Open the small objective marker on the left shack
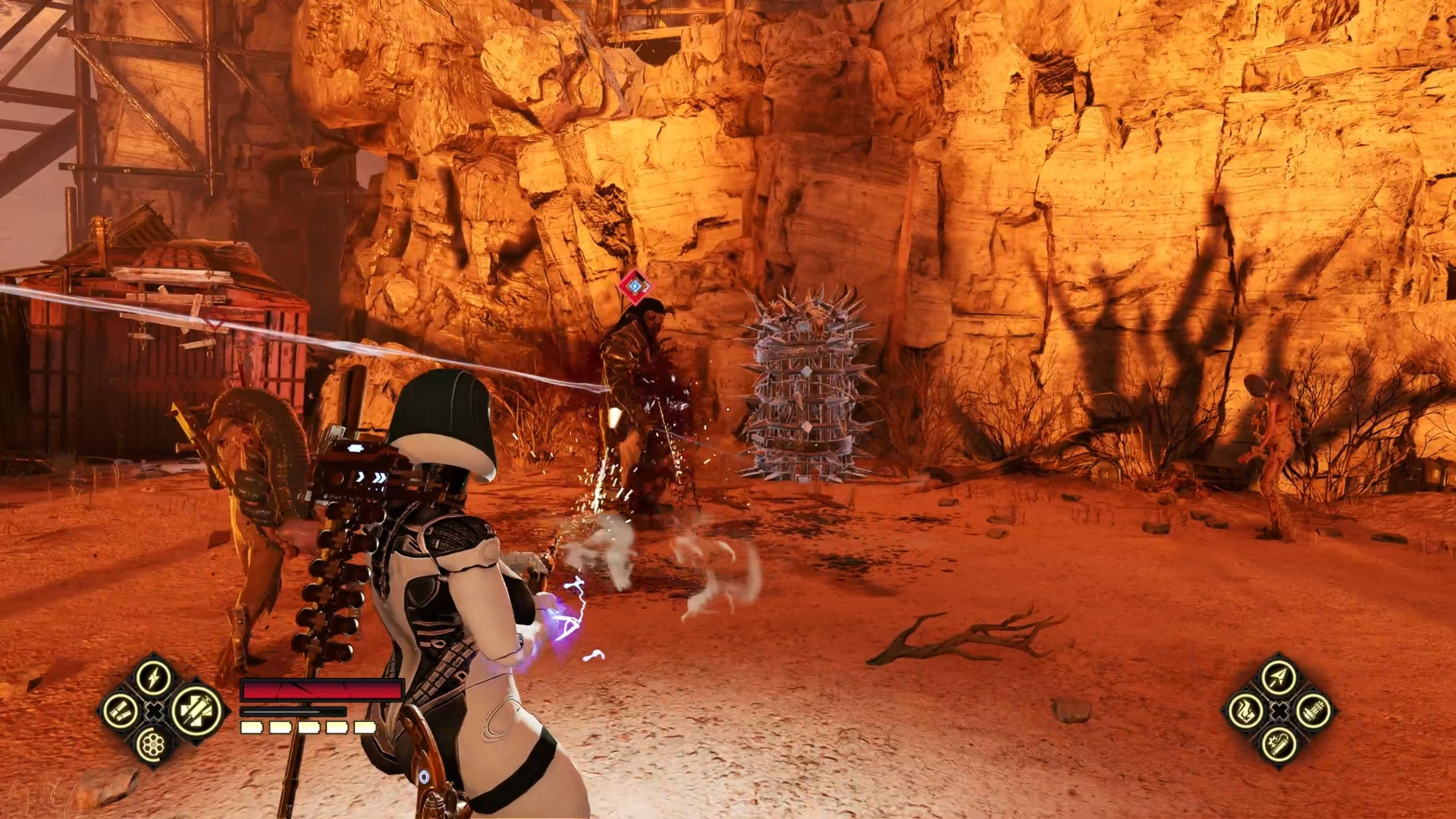Image resolution: width=1456 pixels, height=819 pixels. [x=215, y=318]
